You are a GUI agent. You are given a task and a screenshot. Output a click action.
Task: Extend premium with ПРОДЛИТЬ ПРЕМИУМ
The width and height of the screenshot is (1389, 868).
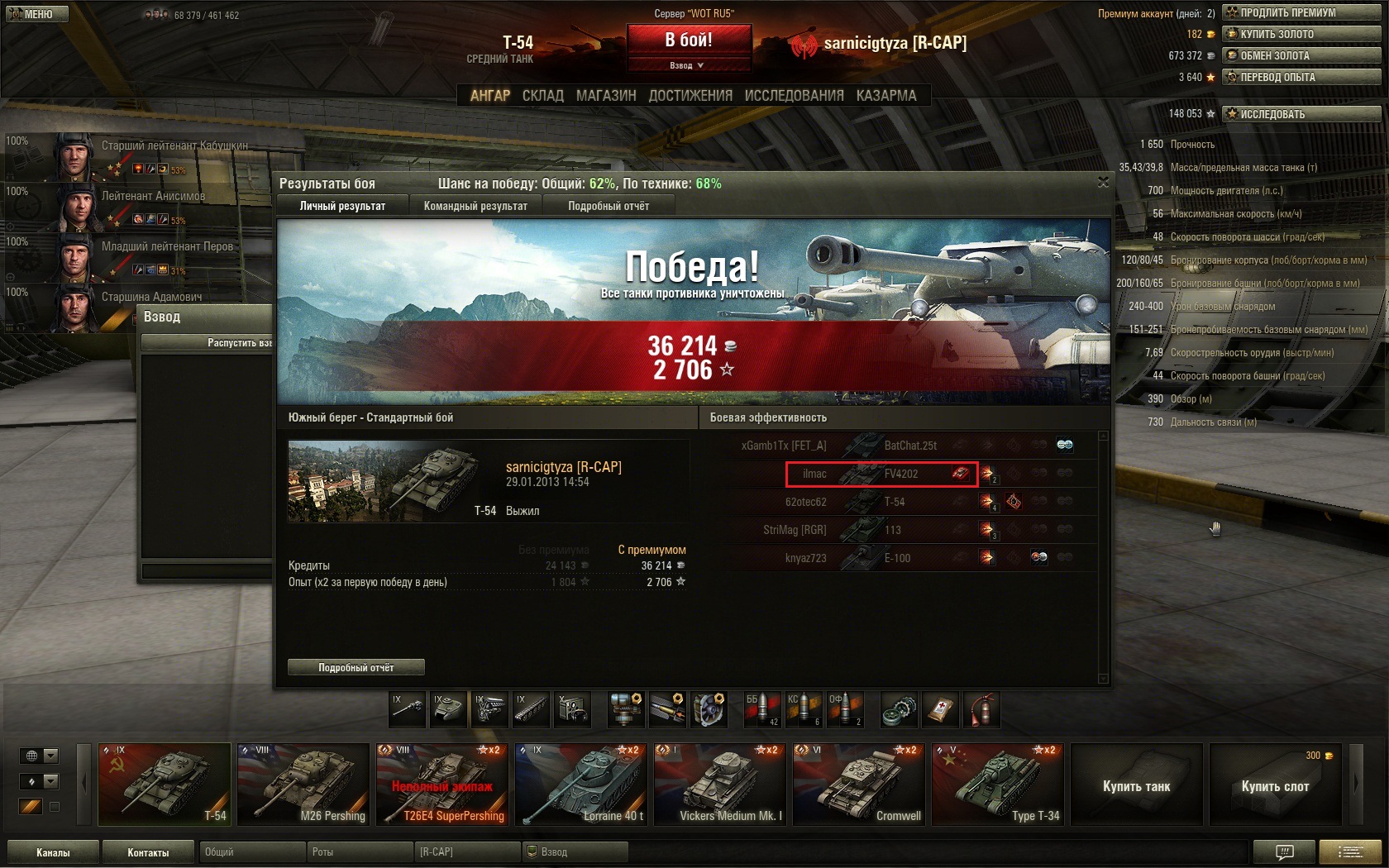(1301, 12)
